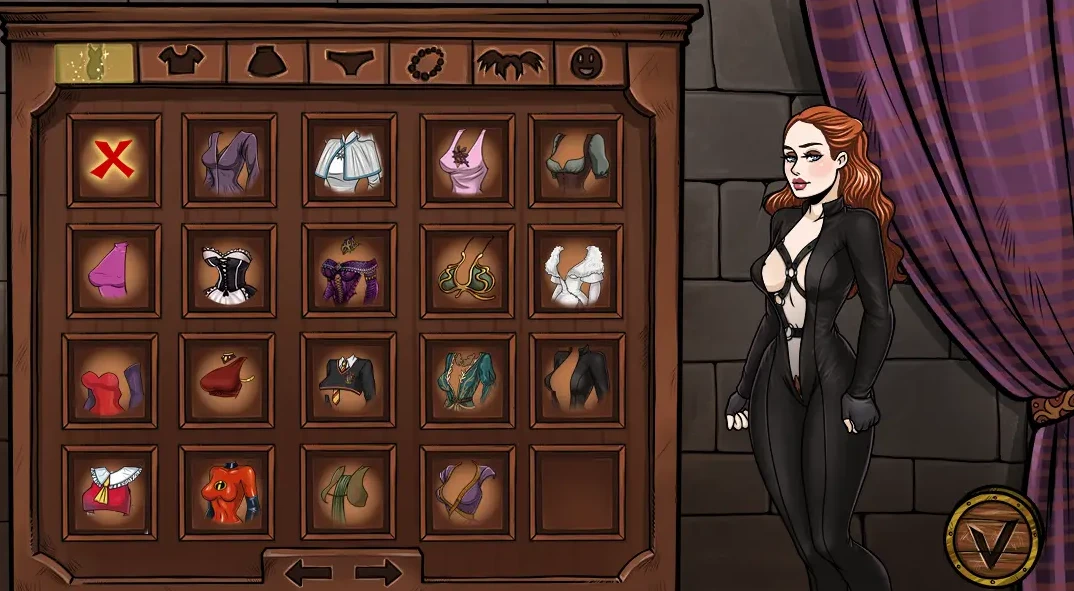Select the pink tank top

click(467, 160)
